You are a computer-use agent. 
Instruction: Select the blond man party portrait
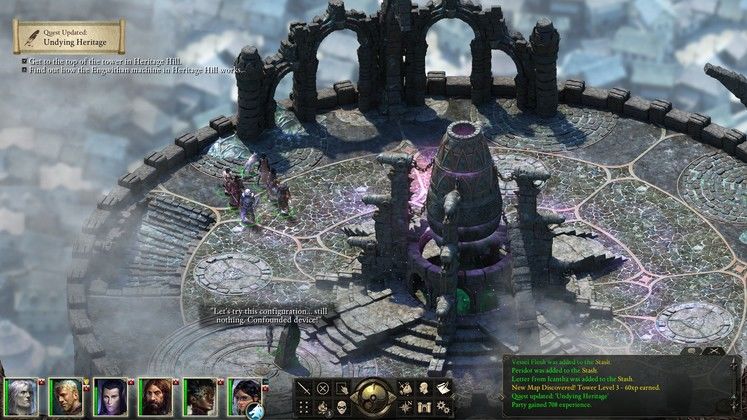point(65,397)
